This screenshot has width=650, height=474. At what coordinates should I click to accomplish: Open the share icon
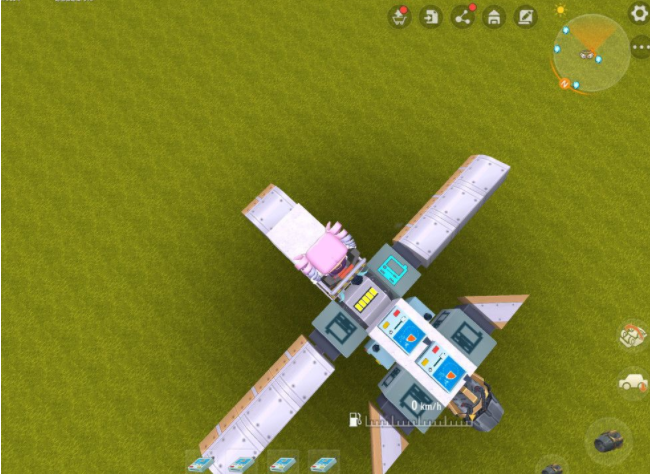tap(463, 17)
